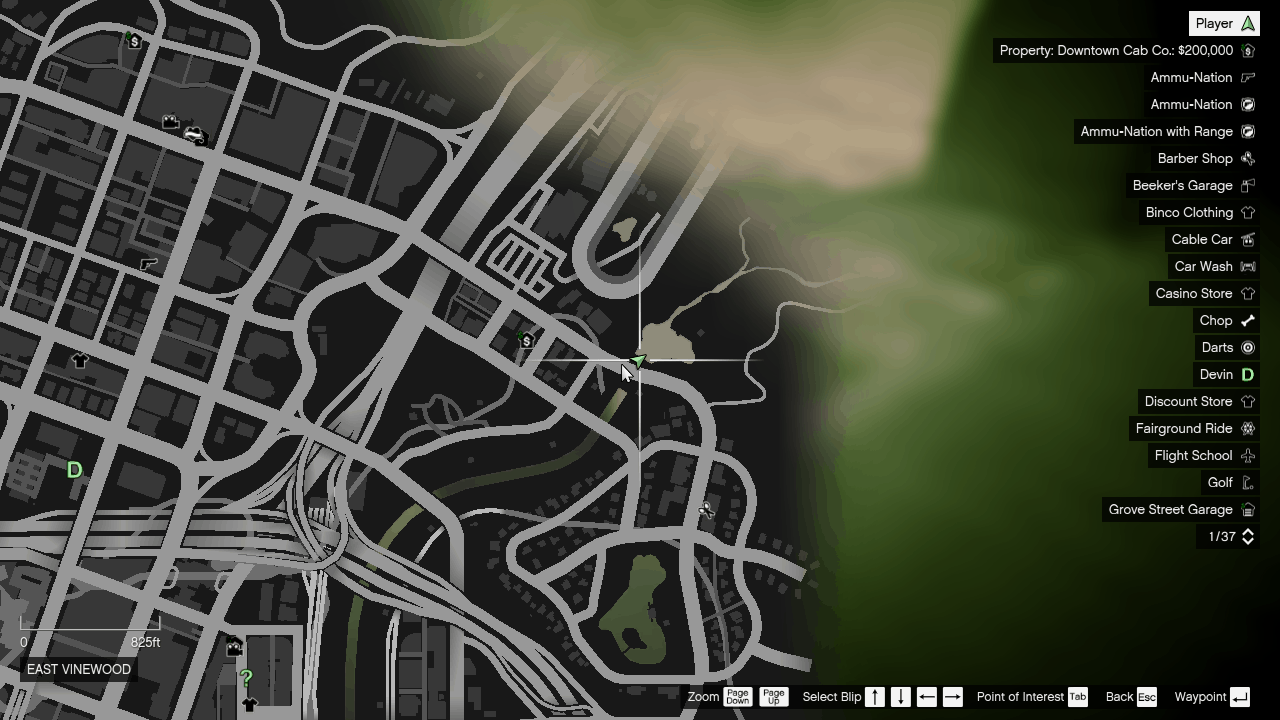Click the 1/37 page stepper arrows
This screenshot has height=720, width=1280.
click(x=1247, y=537)
